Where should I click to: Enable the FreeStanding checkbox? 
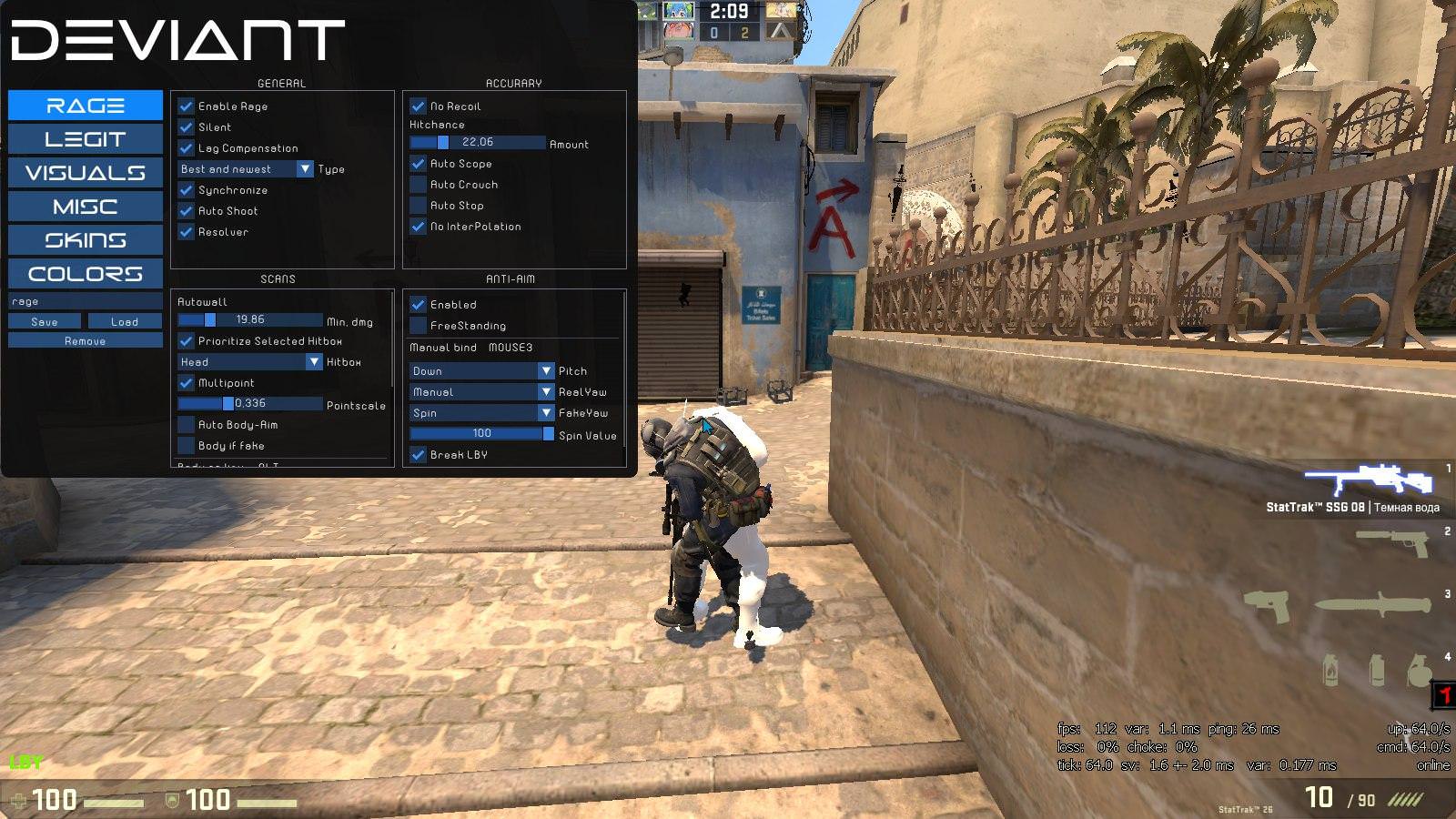[x=419, y=326]
